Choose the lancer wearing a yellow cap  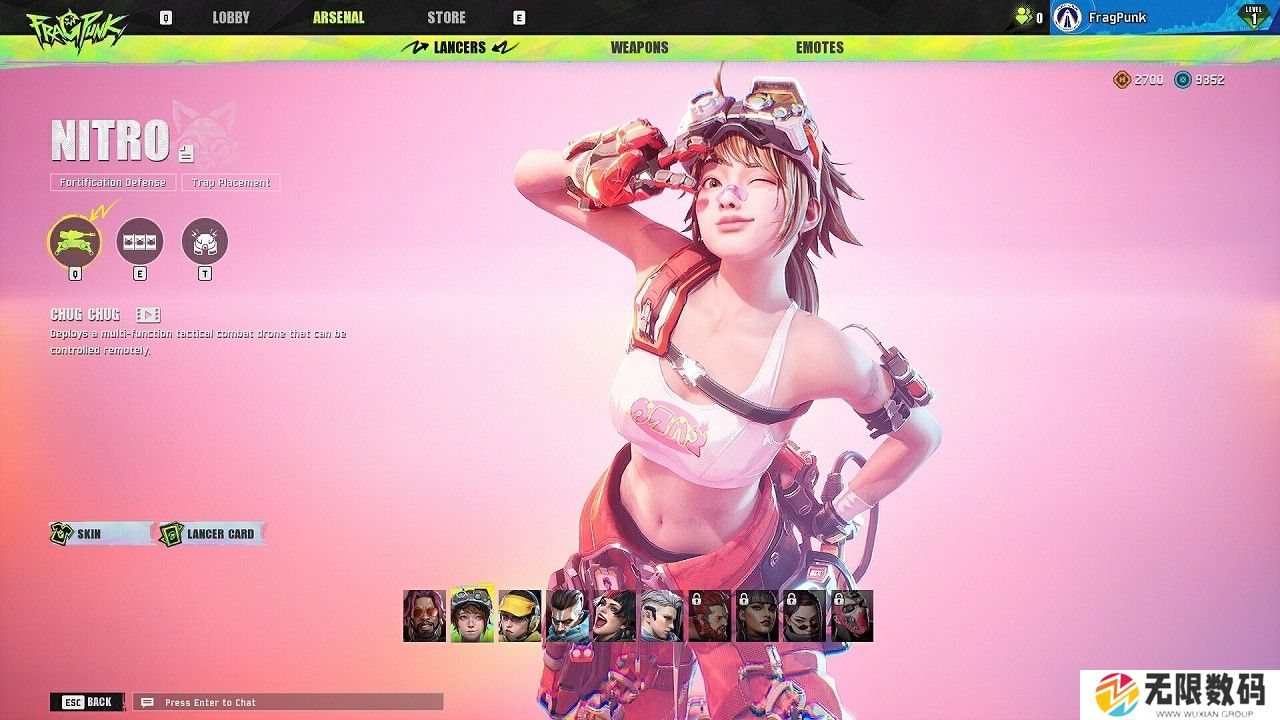(x=520, y=616)
